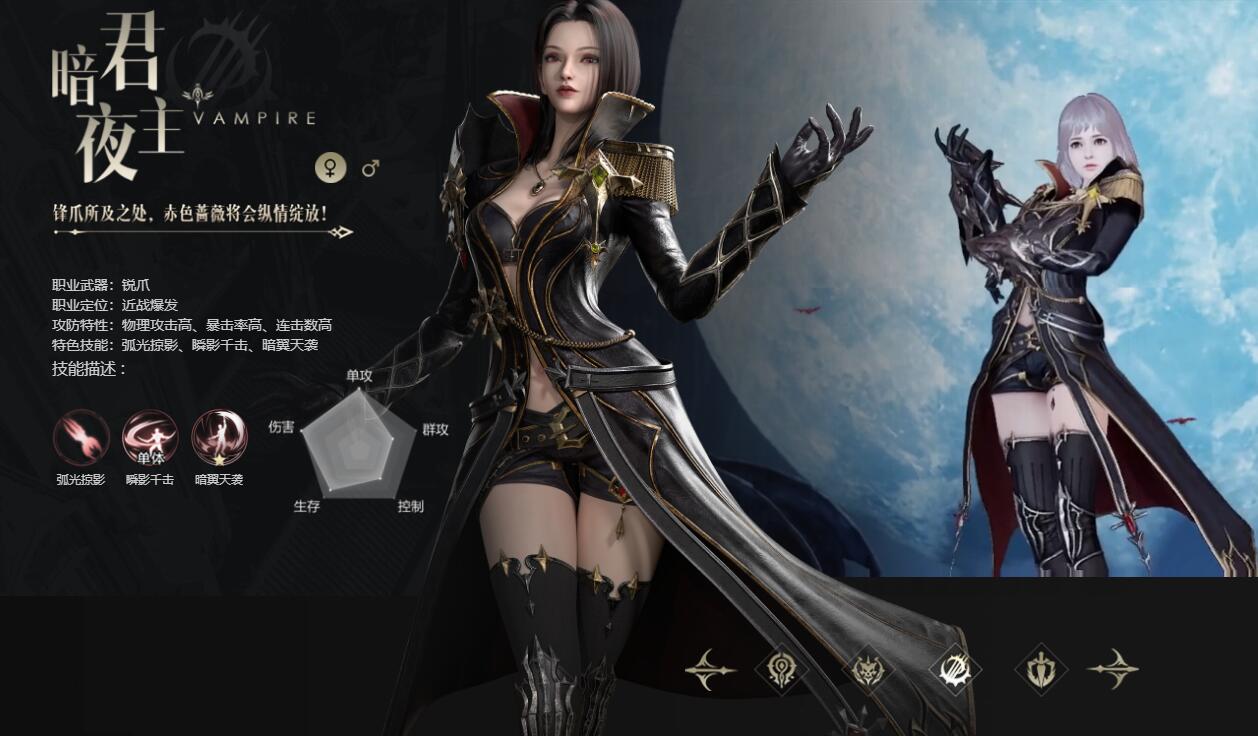The height and width of the screenshot is (736, 1258).
Task: Advance to the next class with right arrow
Action: 1112,669
